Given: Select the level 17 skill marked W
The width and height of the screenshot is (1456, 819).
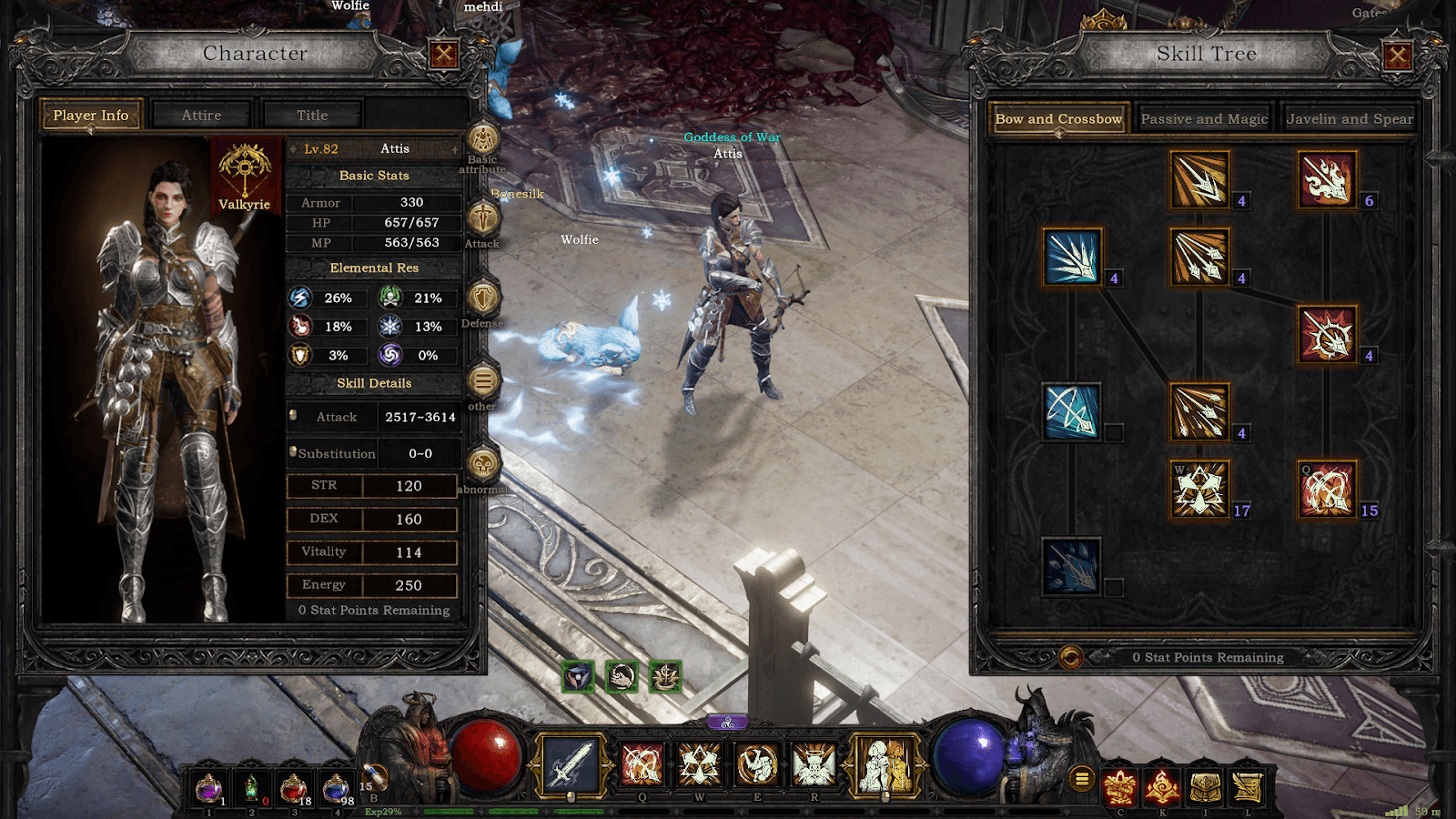Looking at the screenshot, I should 1199,489.
